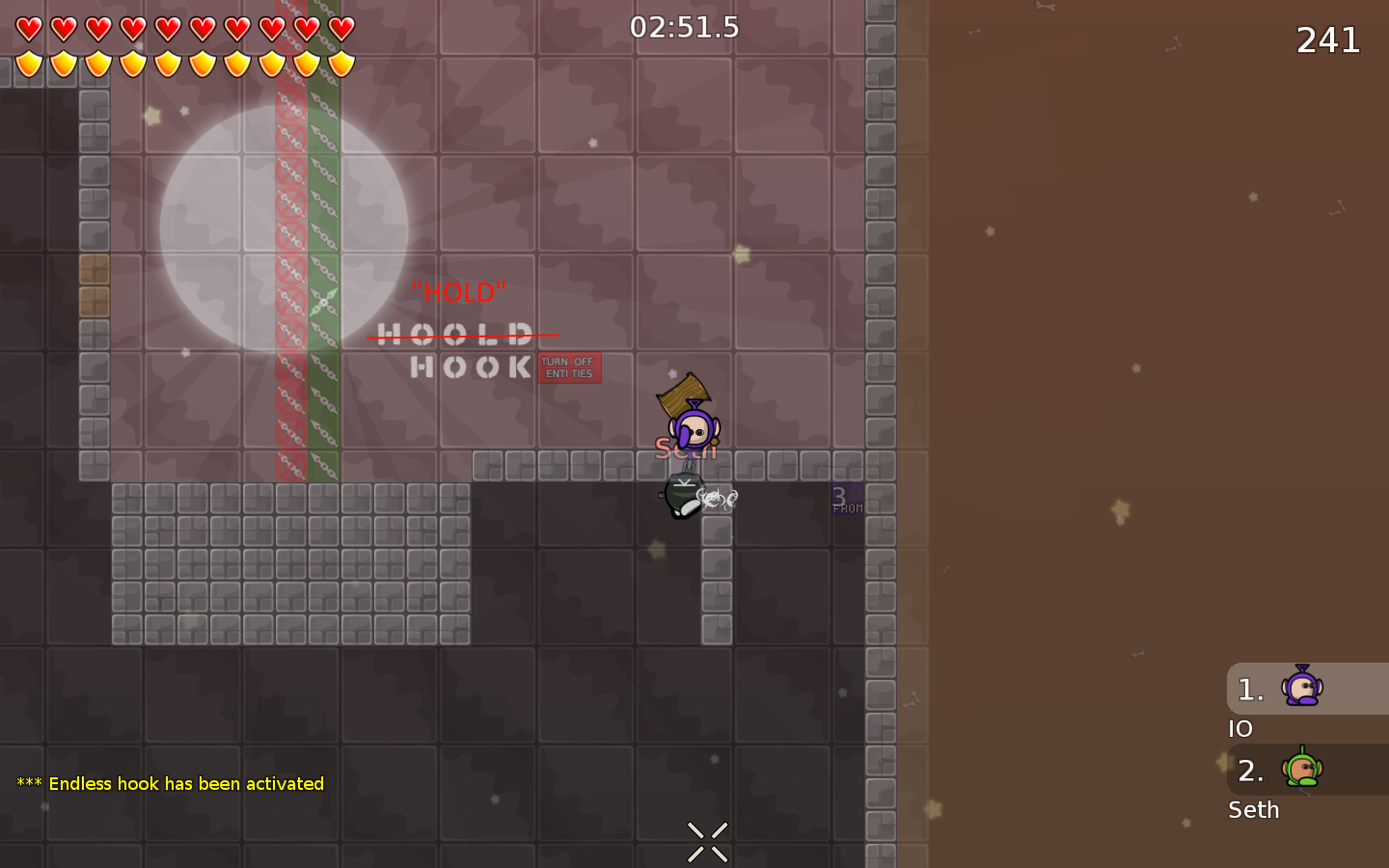Click the race timer showing 02:51.5
The width and height of the screenshot is (1389, 868).
(x=686, y=28)
